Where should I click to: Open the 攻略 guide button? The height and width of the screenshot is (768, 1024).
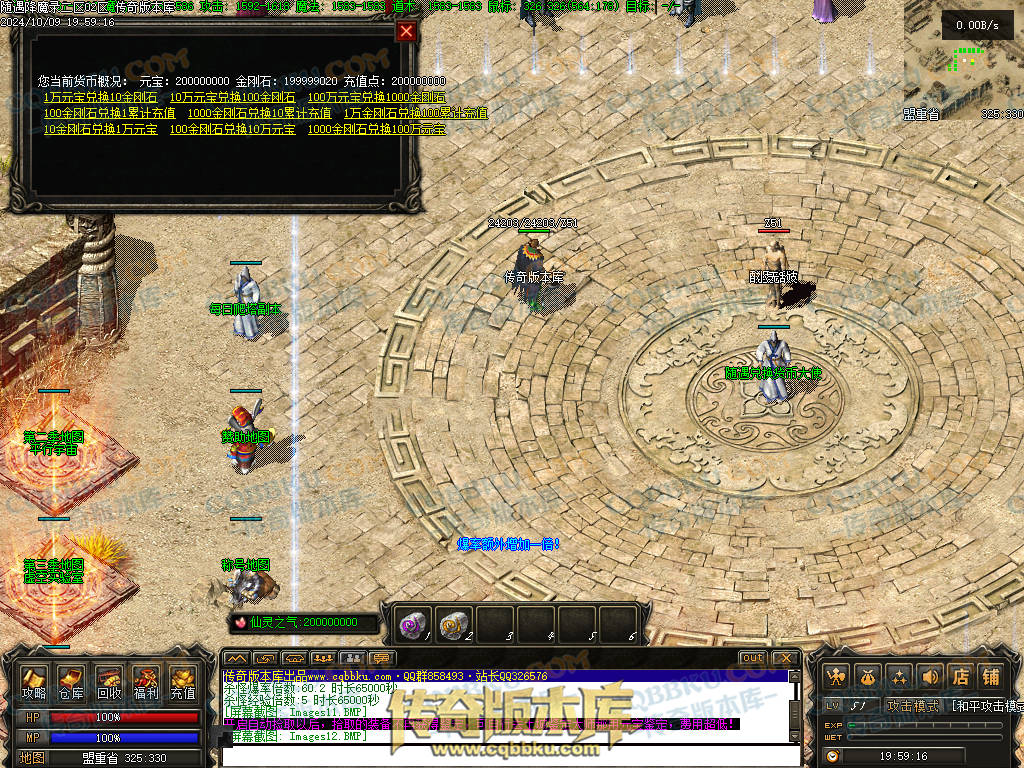coord(35,682)
